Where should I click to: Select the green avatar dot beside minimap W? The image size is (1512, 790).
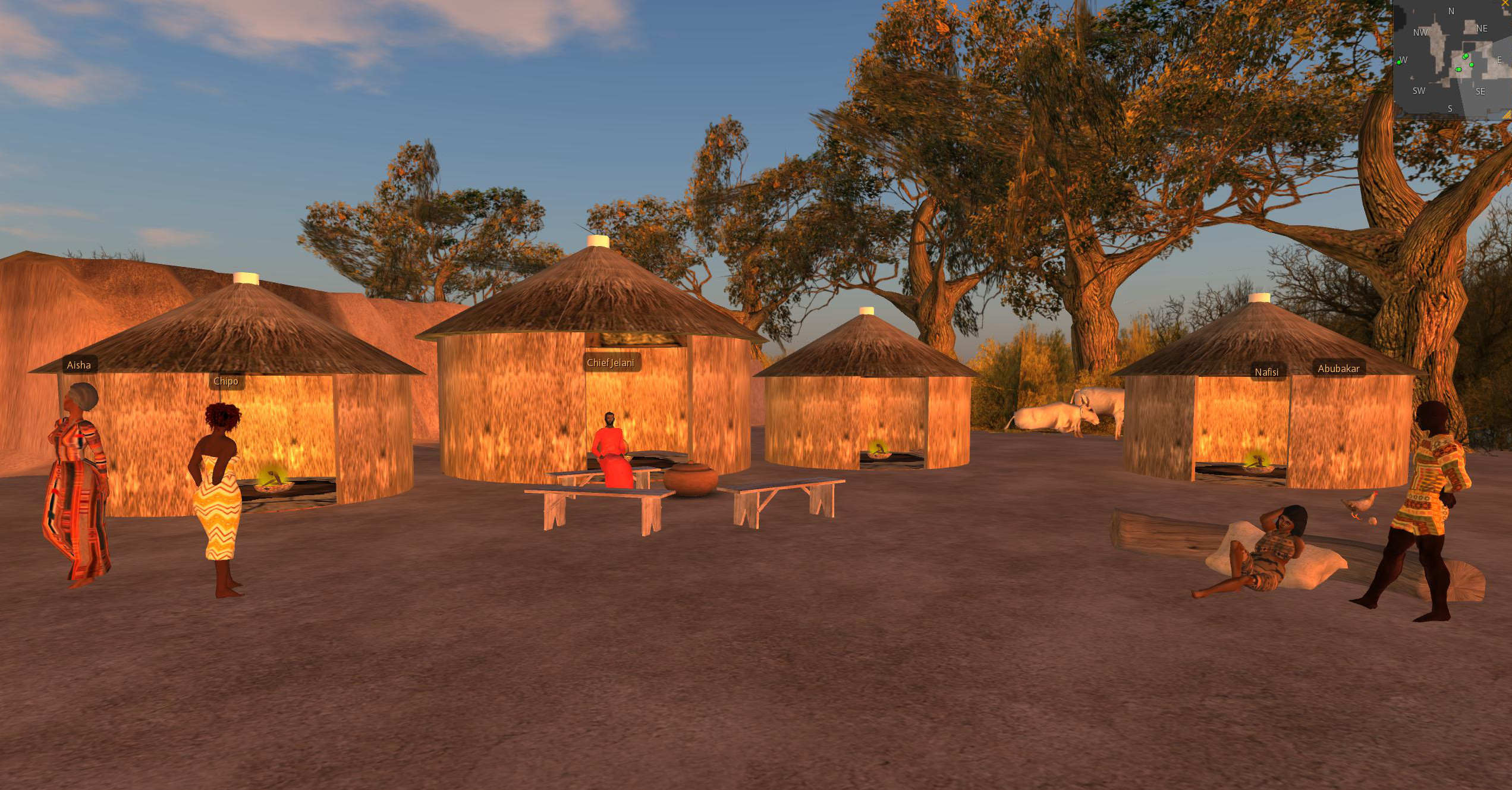pos(1399,61)
